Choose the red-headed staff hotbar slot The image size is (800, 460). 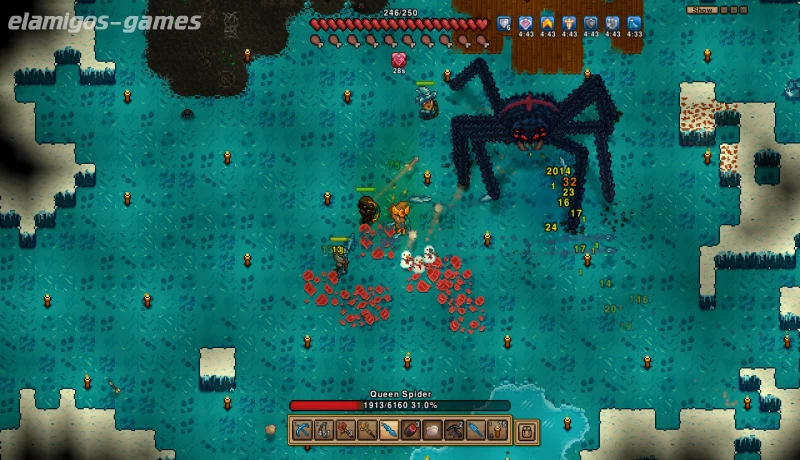[x=345, y=431]
